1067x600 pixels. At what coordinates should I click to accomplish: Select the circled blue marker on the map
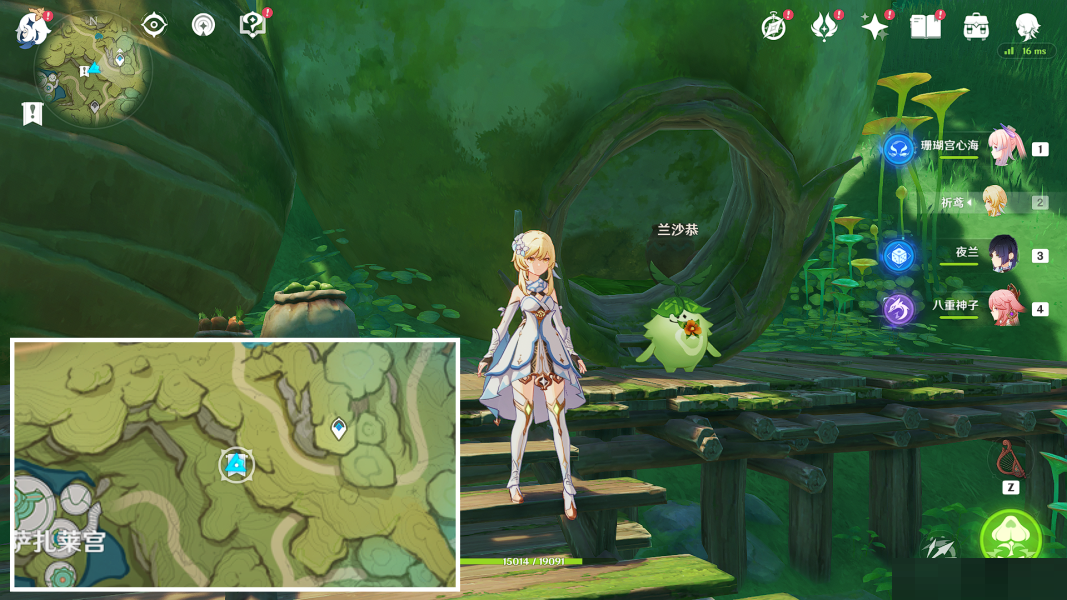(236, 464)
